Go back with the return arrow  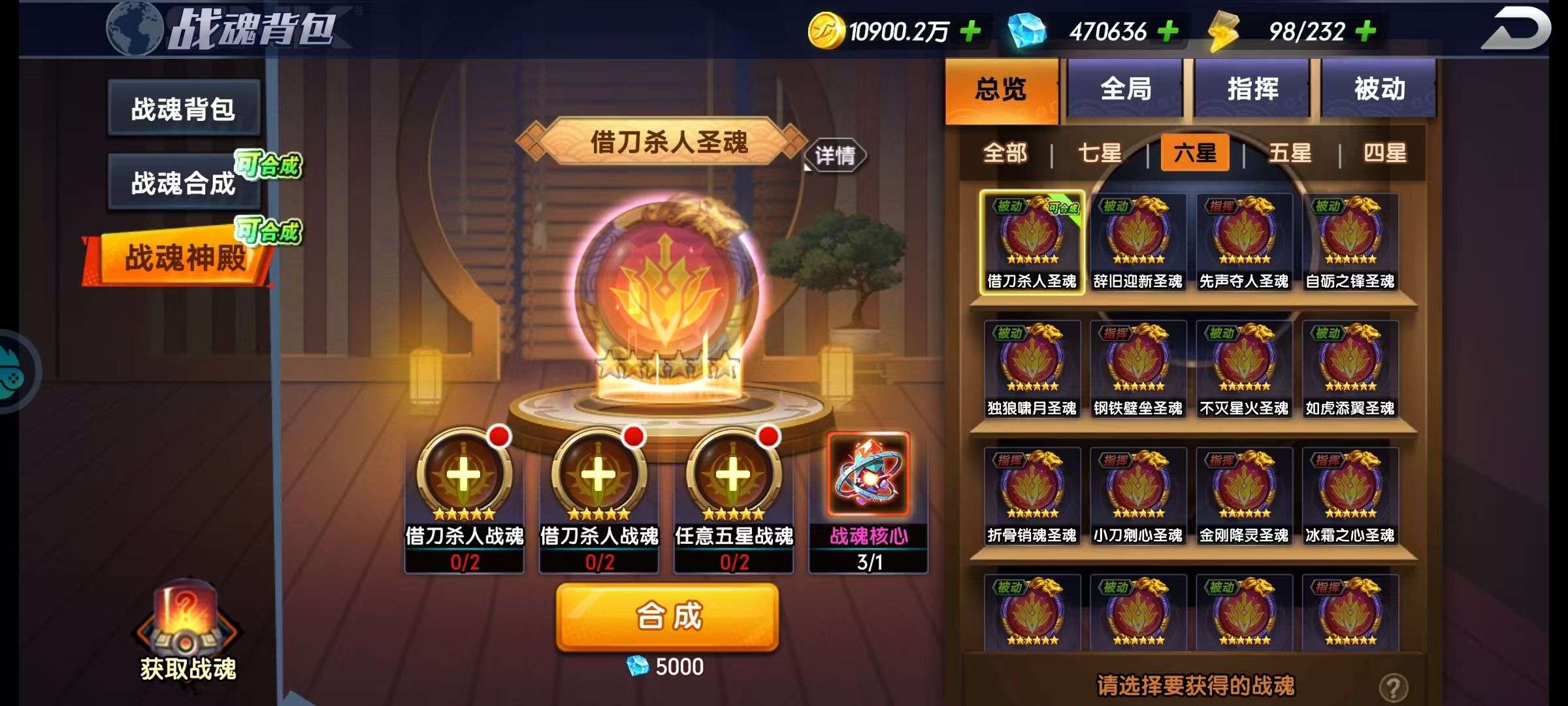coord(1515,29)
